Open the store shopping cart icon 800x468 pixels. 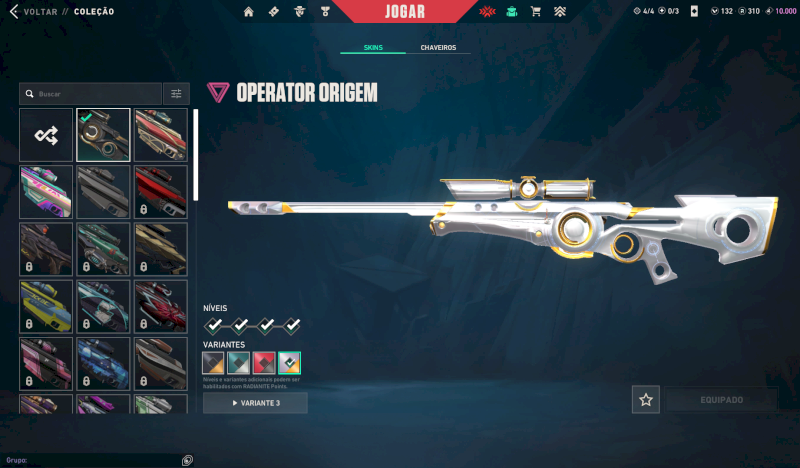(535, 12)
